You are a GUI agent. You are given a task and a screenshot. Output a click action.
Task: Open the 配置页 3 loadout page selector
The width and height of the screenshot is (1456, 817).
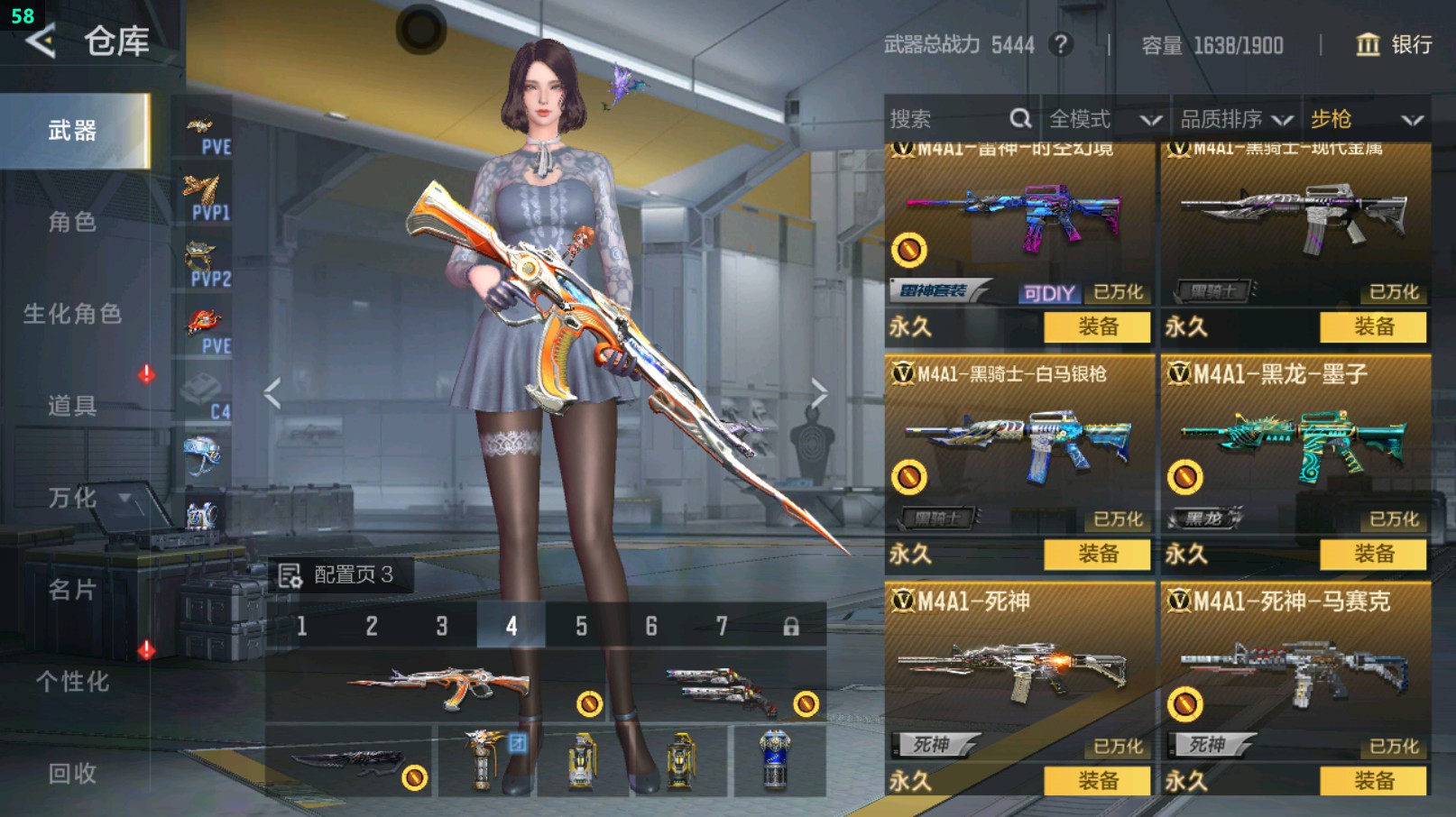[x=338, y=575]
